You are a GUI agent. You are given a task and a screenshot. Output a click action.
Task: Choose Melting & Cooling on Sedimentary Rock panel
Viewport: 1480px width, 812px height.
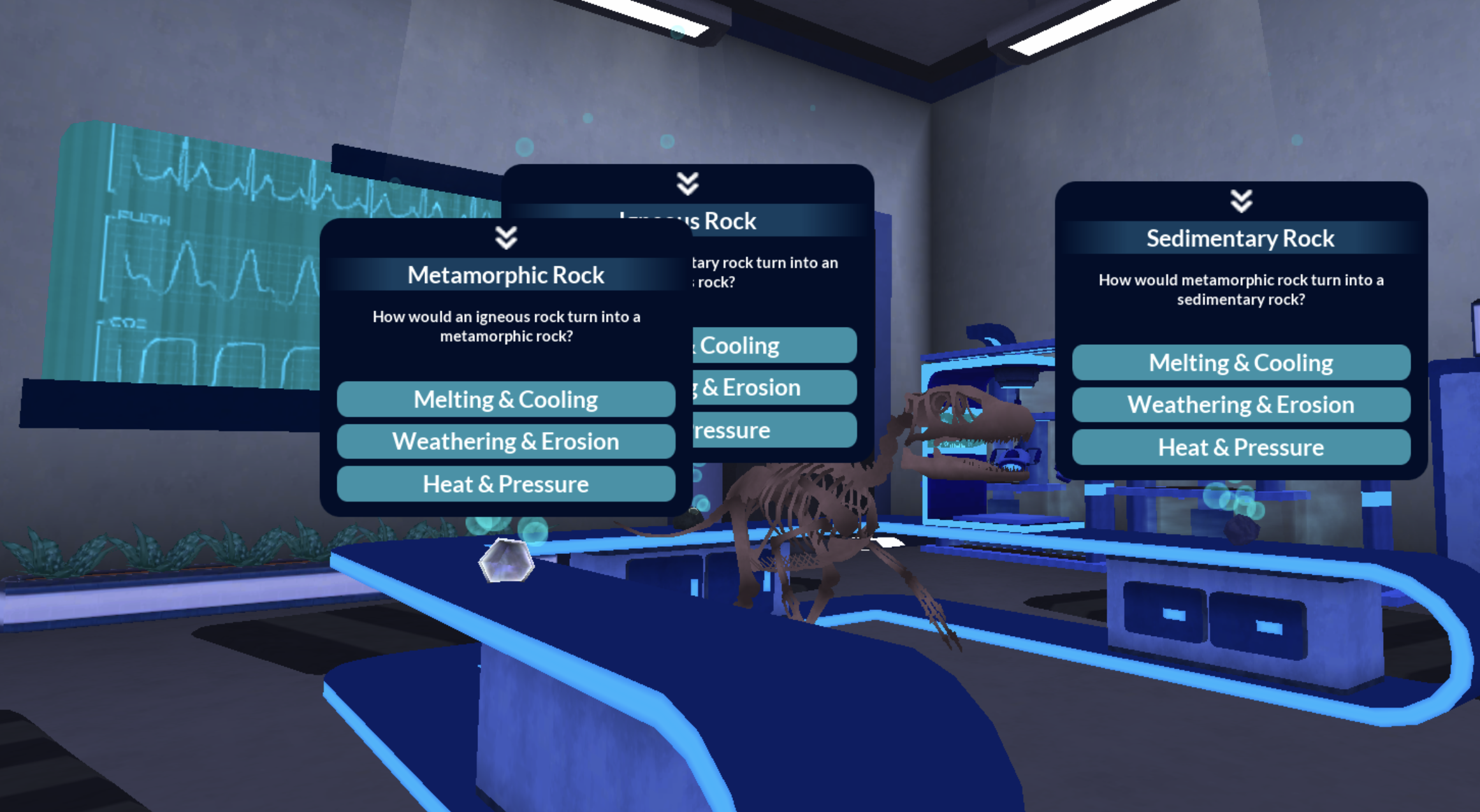tap(1240, 363)
